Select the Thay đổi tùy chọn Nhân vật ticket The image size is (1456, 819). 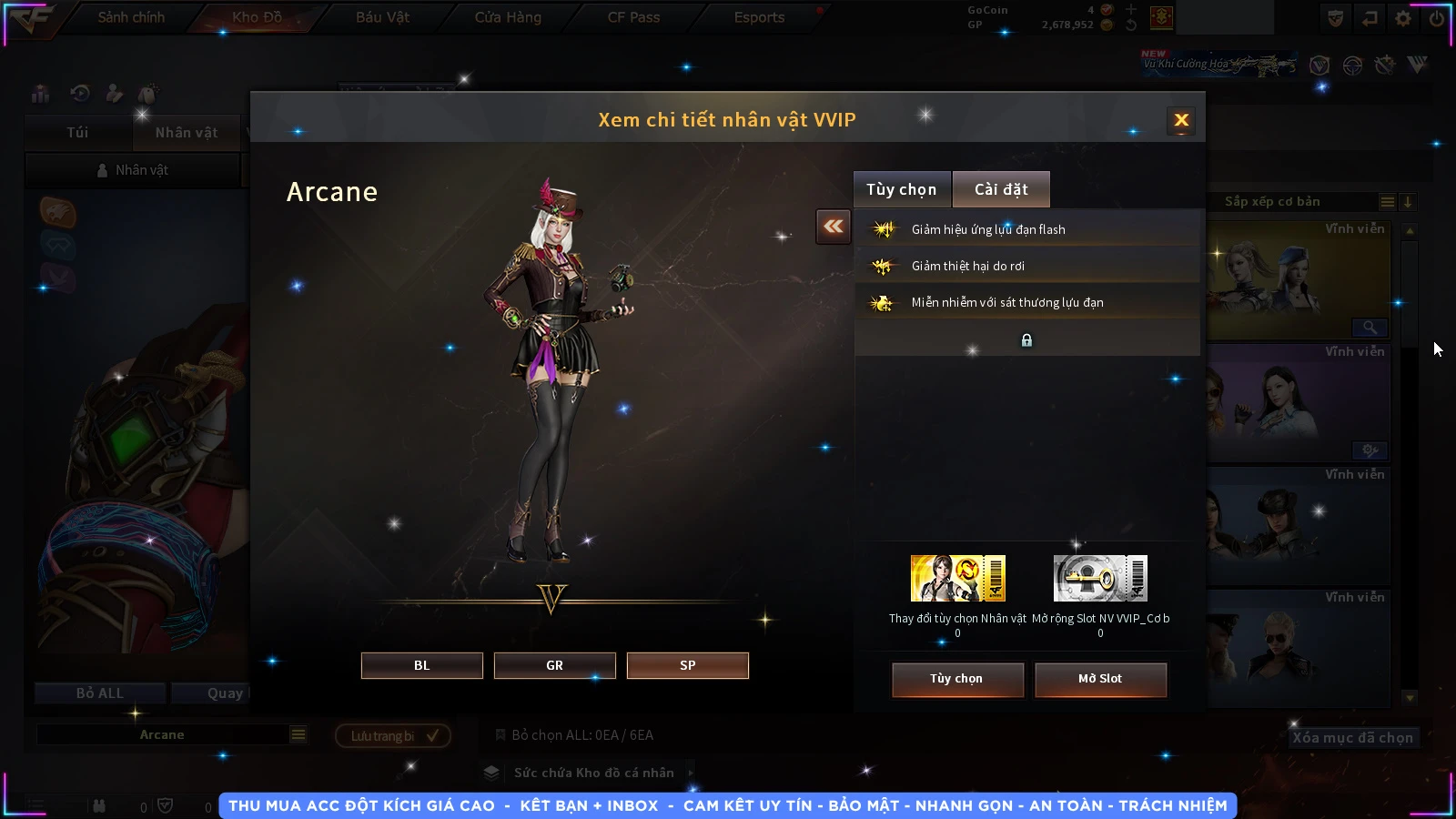957,579
